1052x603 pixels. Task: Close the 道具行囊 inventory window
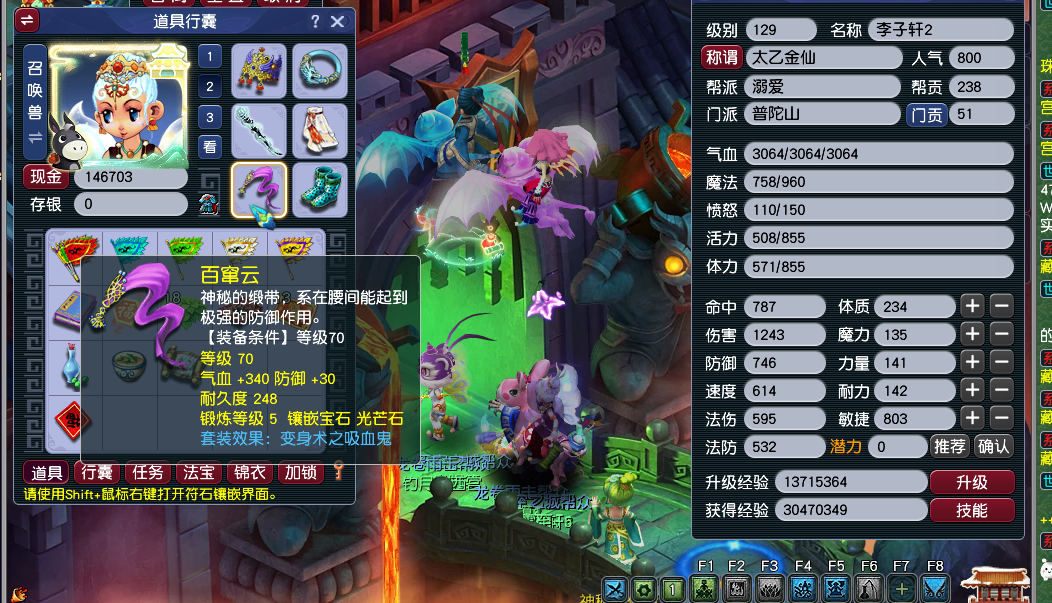pyautogui.click(x=337, y=21)
